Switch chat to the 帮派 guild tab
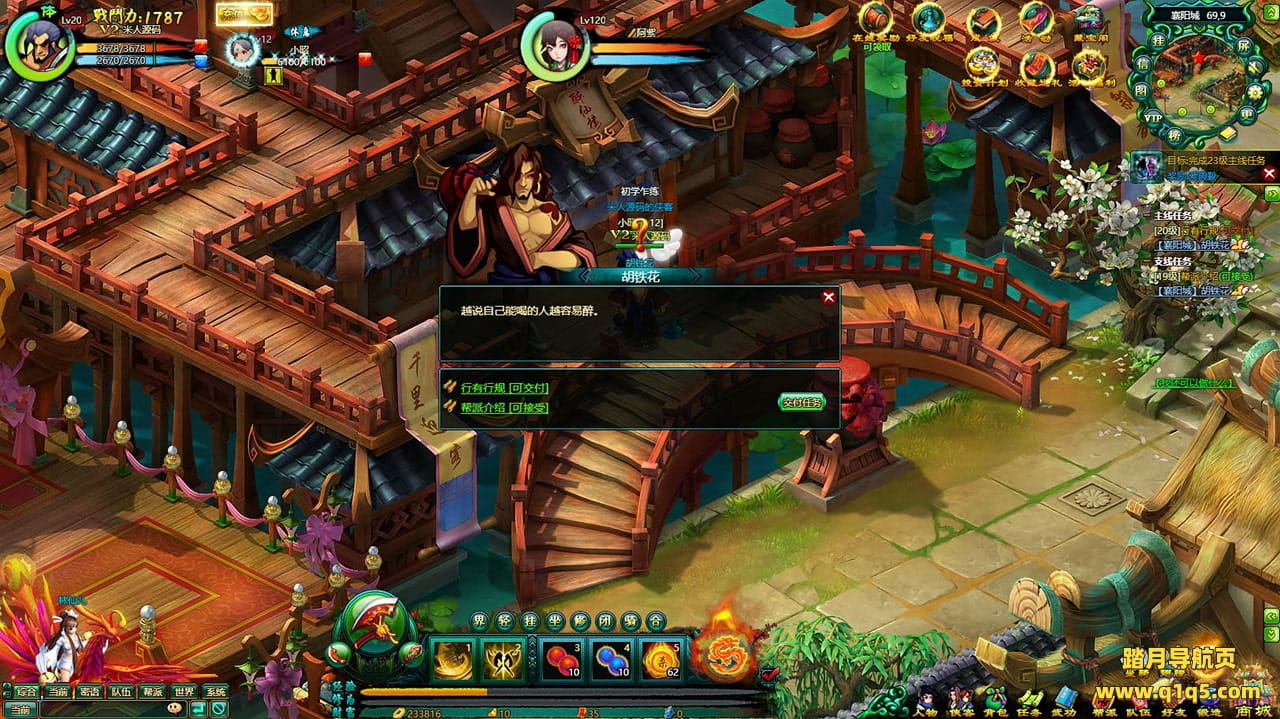 tap(153, 691)
